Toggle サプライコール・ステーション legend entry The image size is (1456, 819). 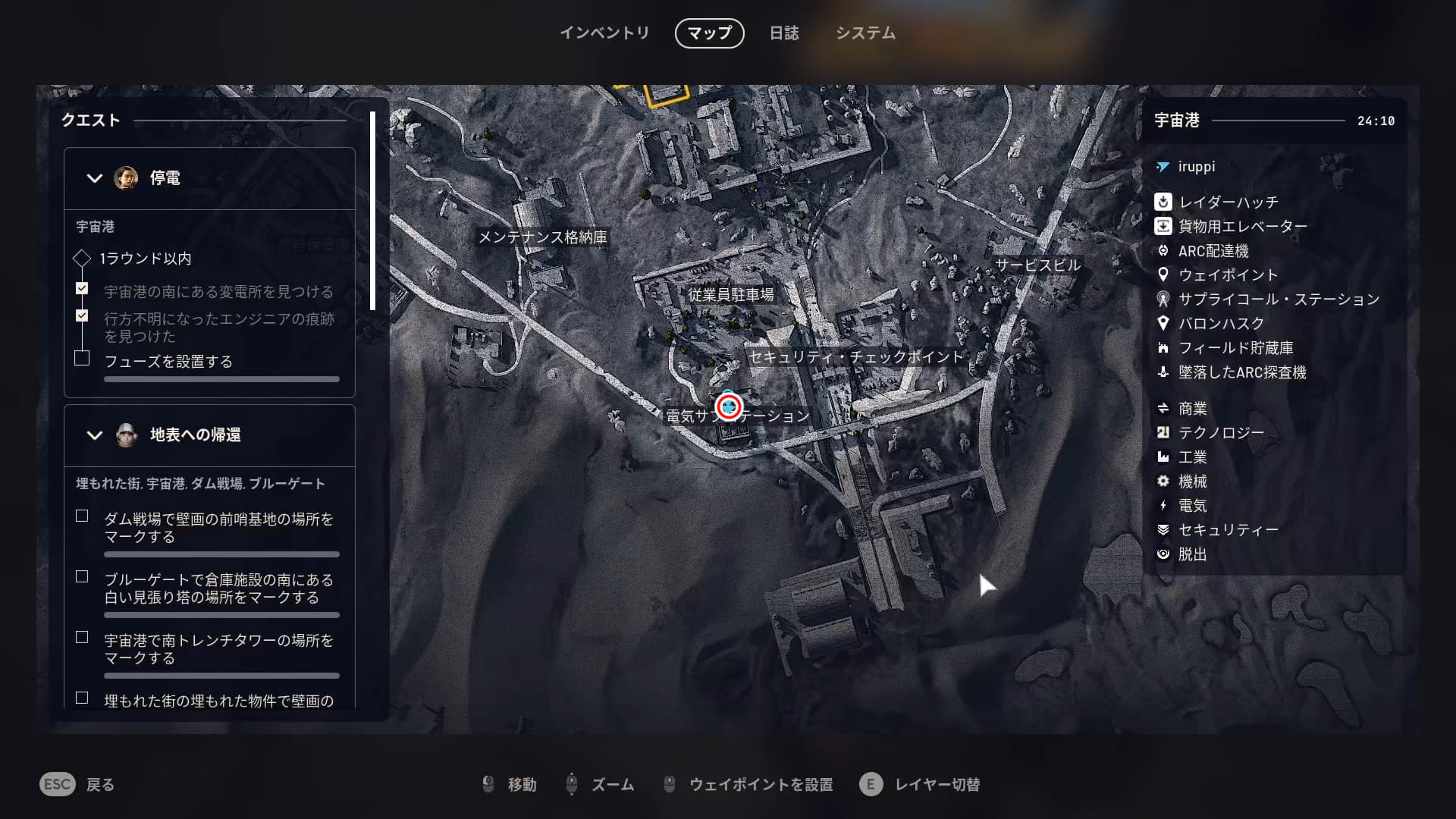[1279, 300]
